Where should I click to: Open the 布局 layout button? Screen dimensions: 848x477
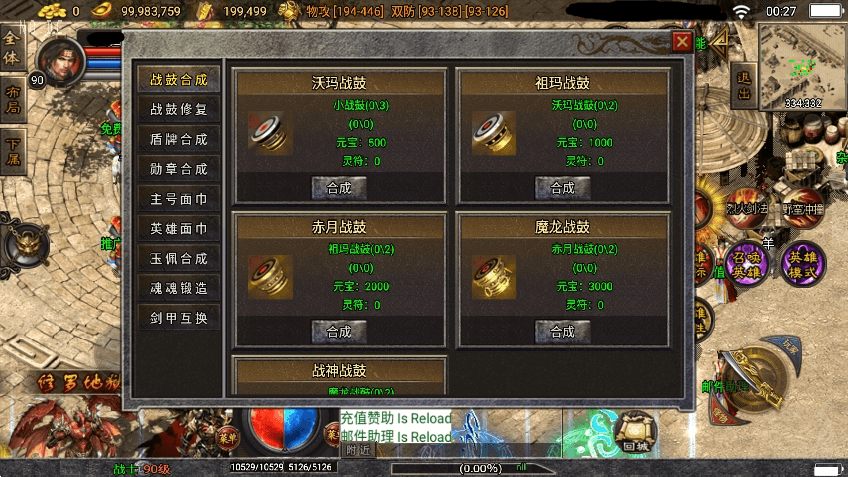12,100
